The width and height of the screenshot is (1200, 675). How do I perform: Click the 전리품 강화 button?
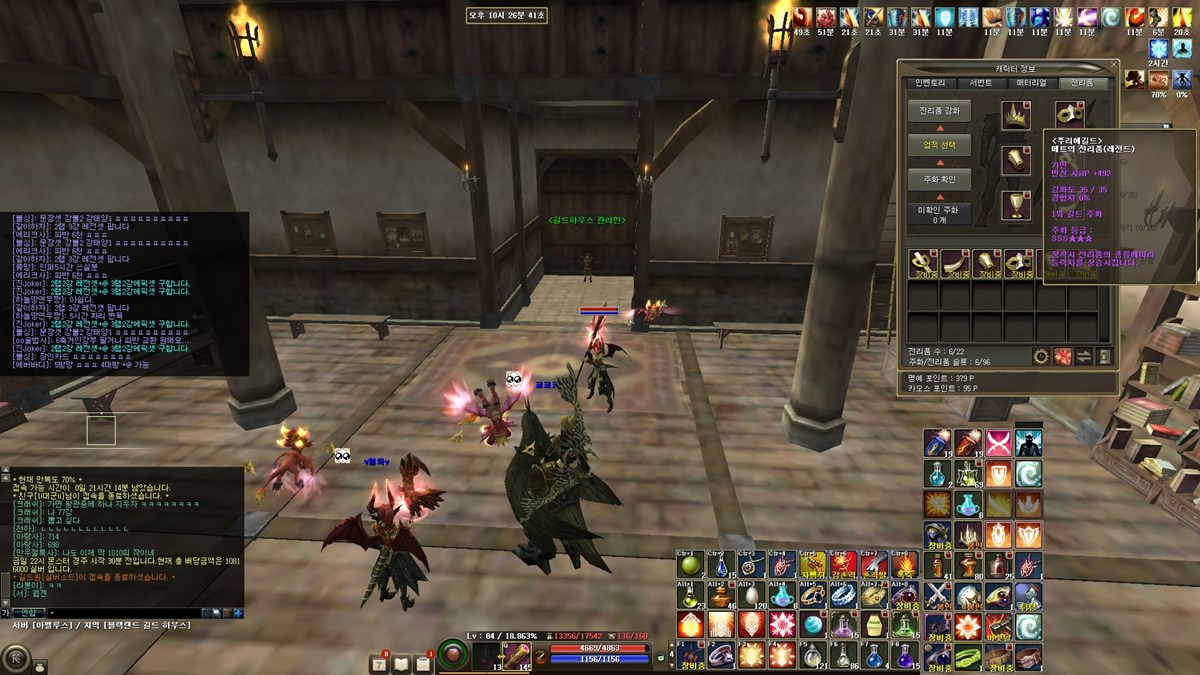click(x=939, y=111)
